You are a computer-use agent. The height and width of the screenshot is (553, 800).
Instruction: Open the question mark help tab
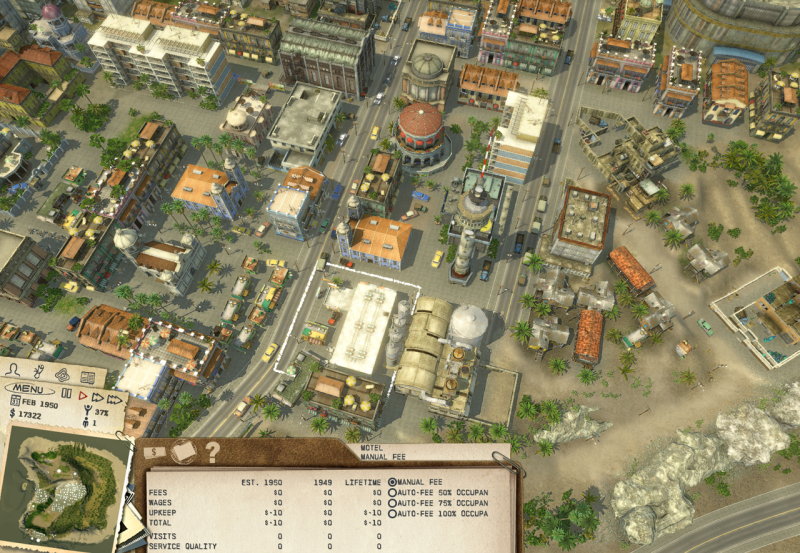click(x=212, y=452)
